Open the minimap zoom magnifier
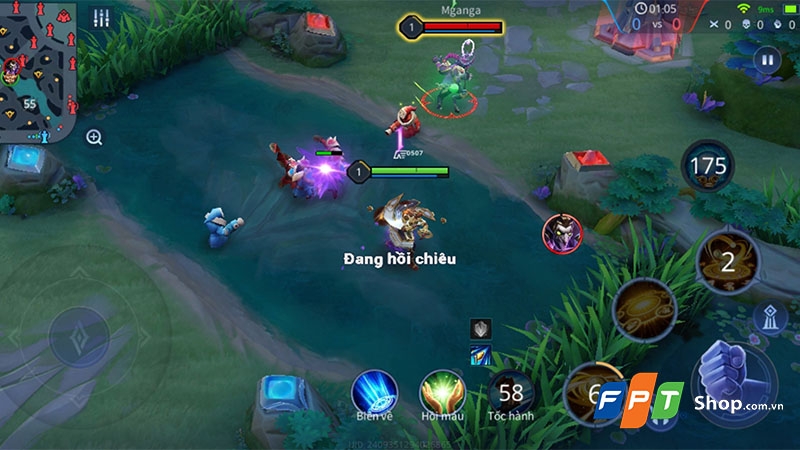This screenshot has width=800, height=450. coord(94,138)
